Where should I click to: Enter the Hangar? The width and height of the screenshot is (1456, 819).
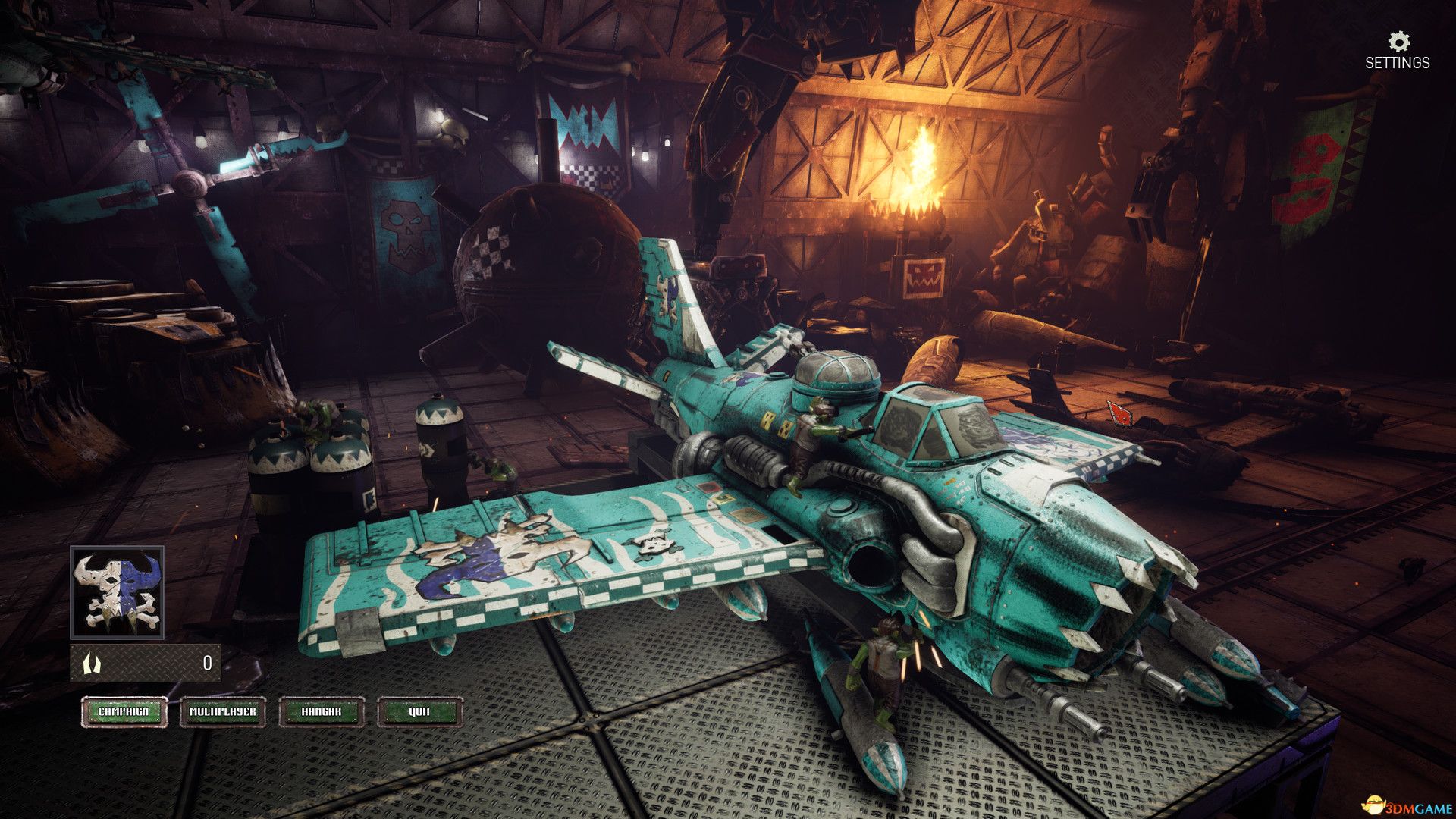pos(322,712)
